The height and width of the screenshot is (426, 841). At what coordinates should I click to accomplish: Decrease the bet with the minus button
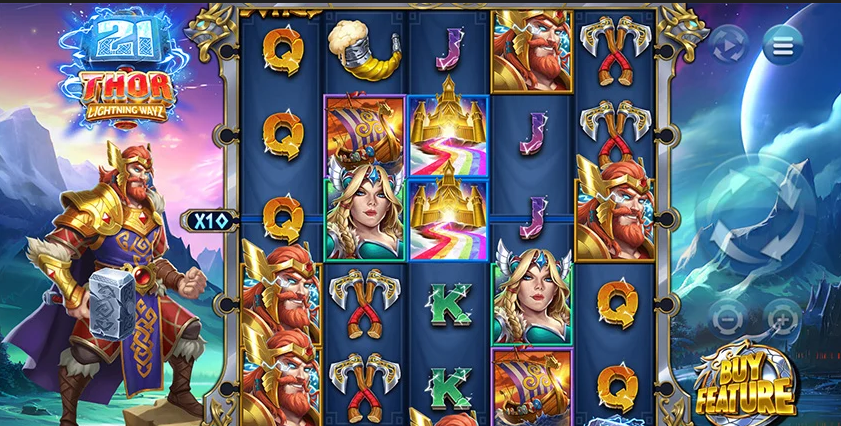click(x=728, y=317)
